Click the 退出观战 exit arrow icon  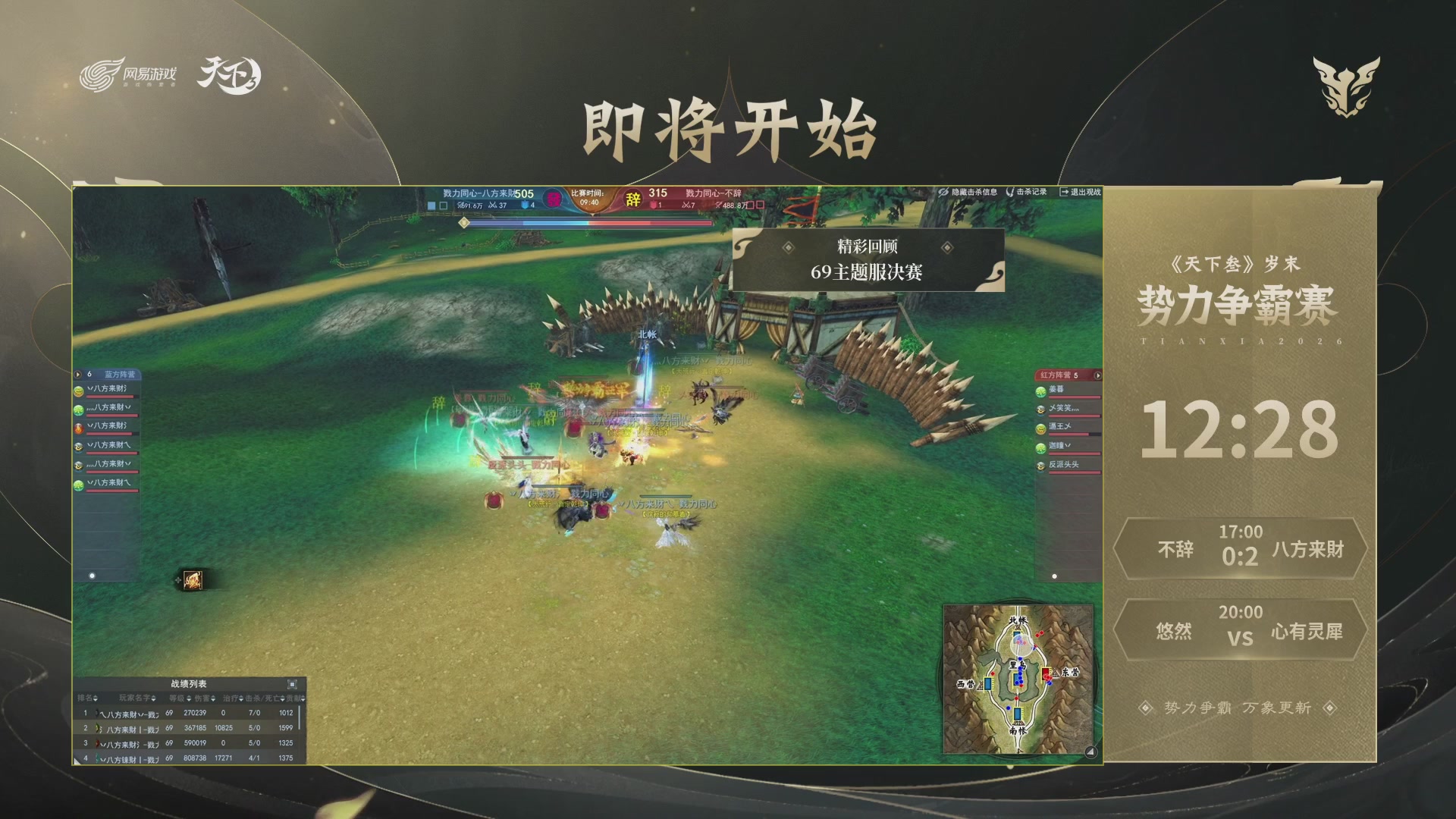pos(1065,193)
